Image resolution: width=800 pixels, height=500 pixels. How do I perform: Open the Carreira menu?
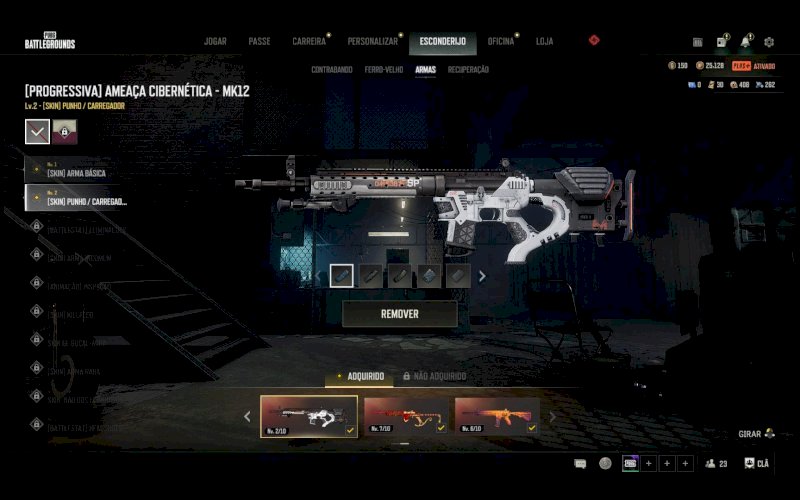308,42
